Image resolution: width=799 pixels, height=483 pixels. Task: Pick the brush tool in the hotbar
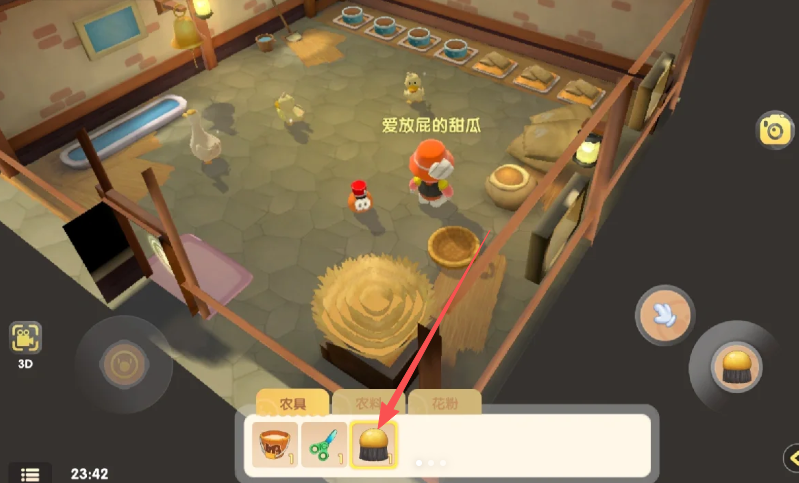click(x=373, y=445)
